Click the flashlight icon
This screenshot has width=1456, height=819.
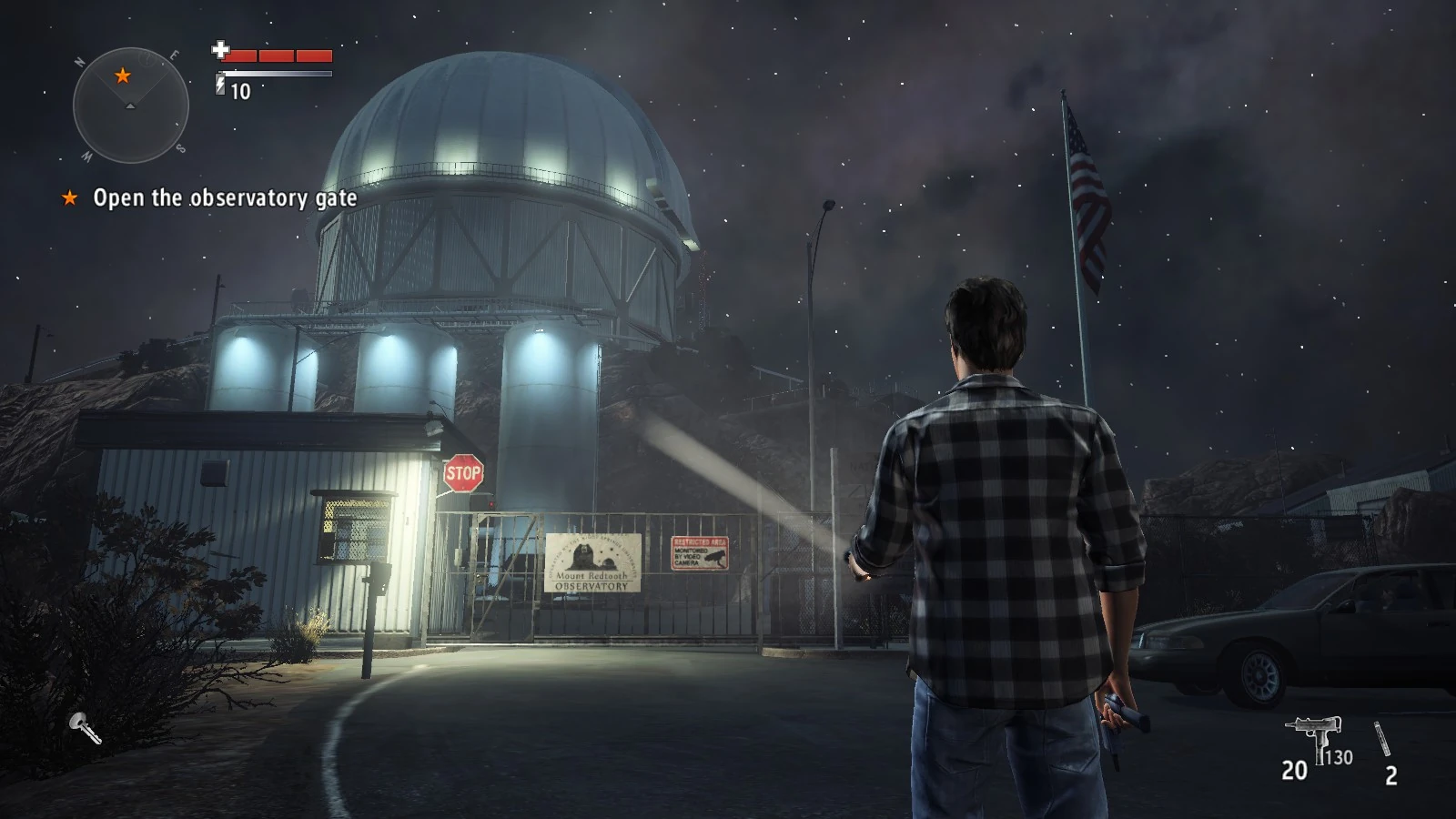[x=85, y=727]
